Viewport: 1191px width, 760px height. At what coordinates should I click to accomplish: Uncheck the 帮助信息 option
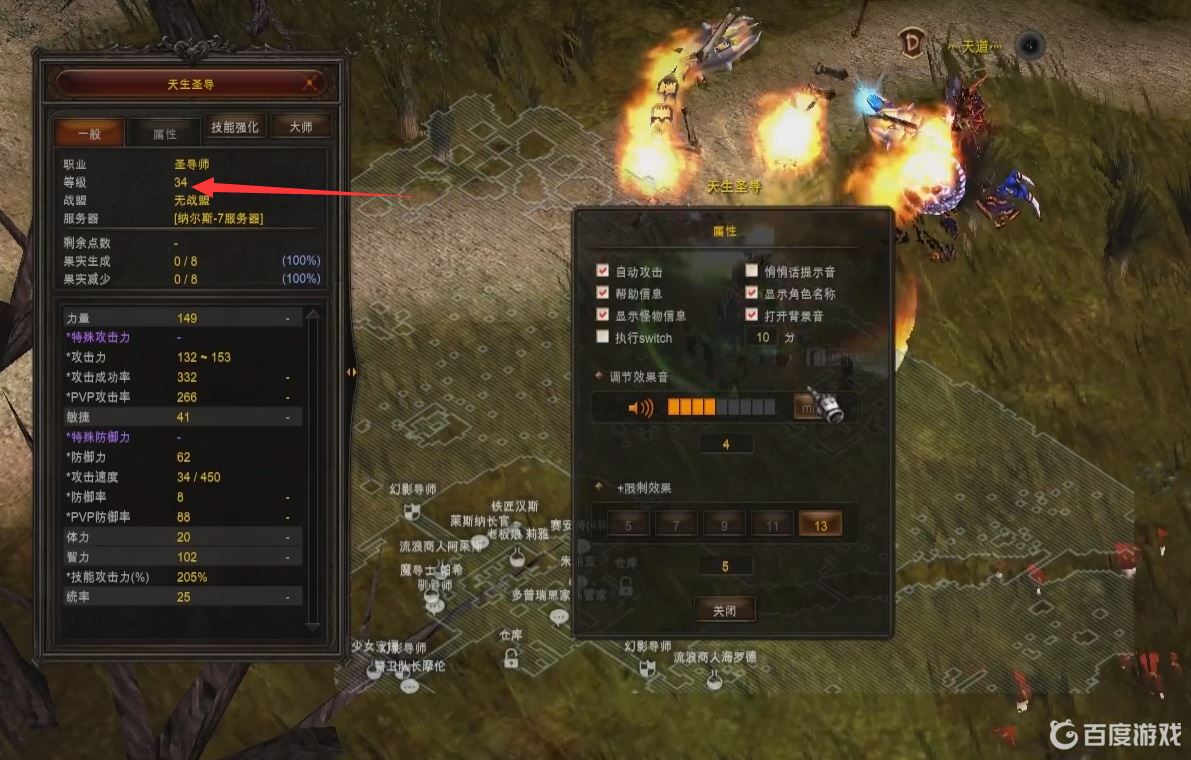(x=602, y=293)
